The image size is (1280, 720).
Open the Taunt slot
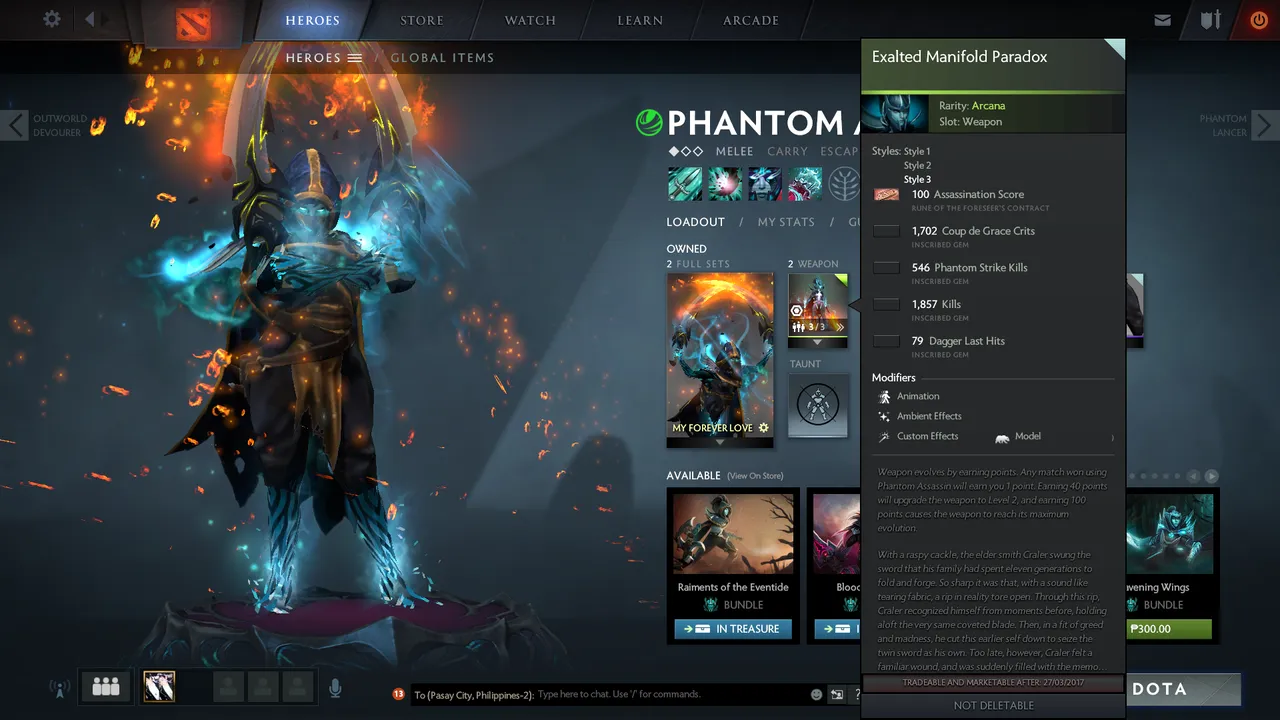[x=817, y=405]
